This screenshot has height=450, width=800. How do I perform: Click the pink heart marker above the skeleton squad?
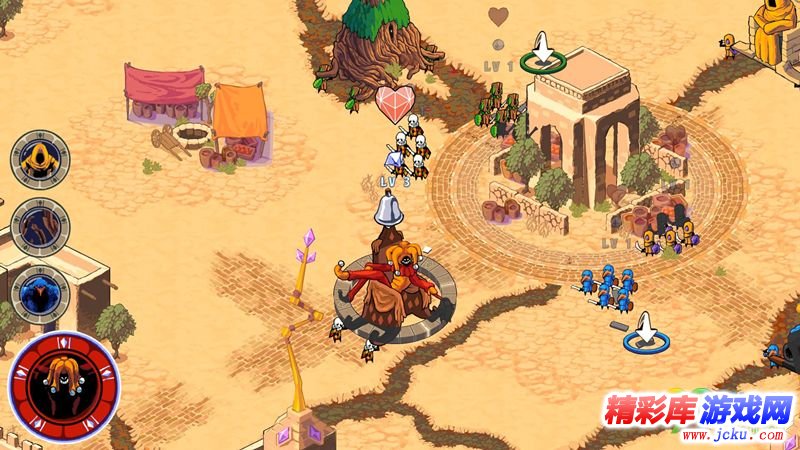point(395,103)
